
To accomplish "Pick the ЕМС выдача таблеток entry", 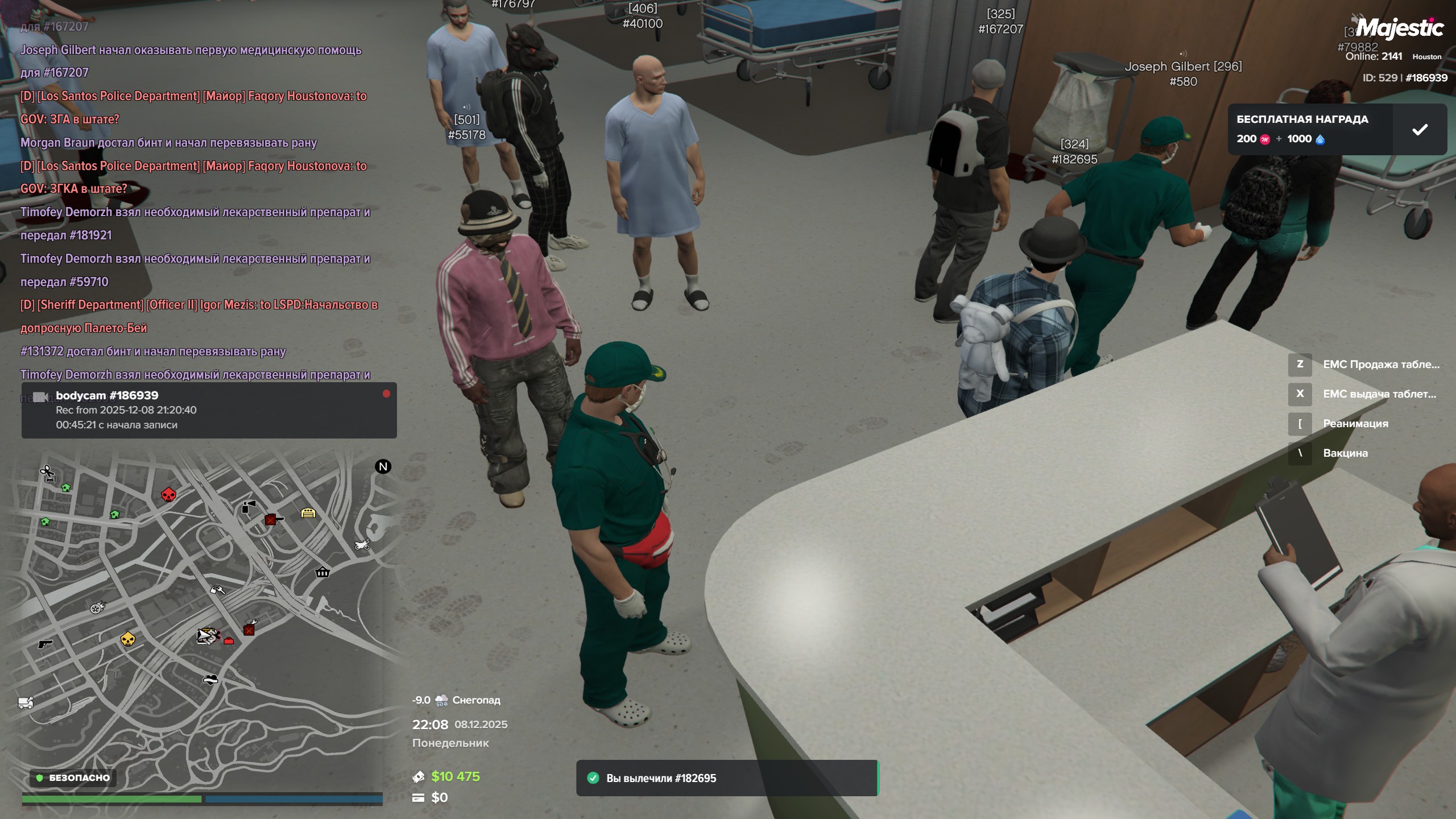I will click(1379, 394).
